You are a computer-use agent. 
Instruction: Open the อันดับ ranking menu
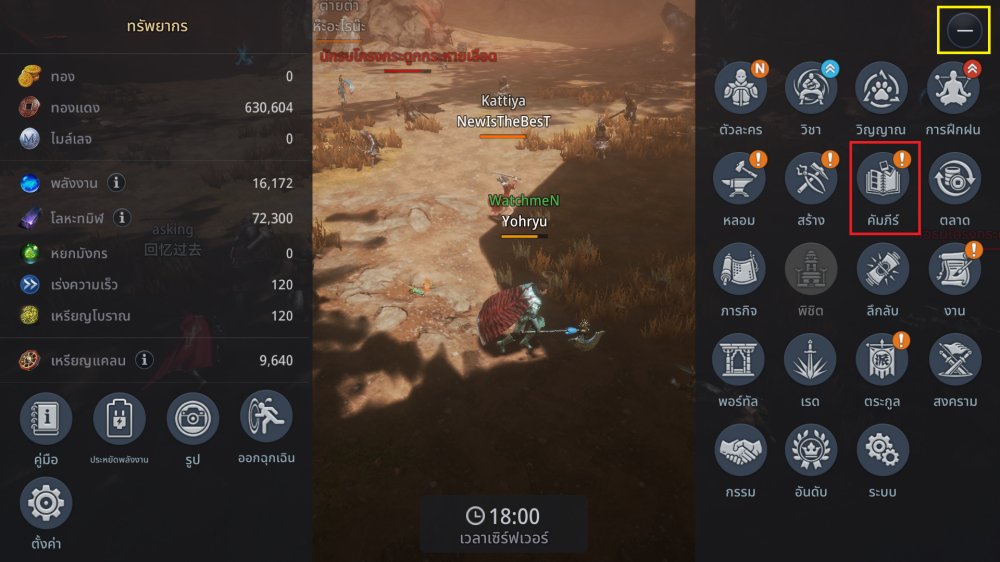coord(811,451)
